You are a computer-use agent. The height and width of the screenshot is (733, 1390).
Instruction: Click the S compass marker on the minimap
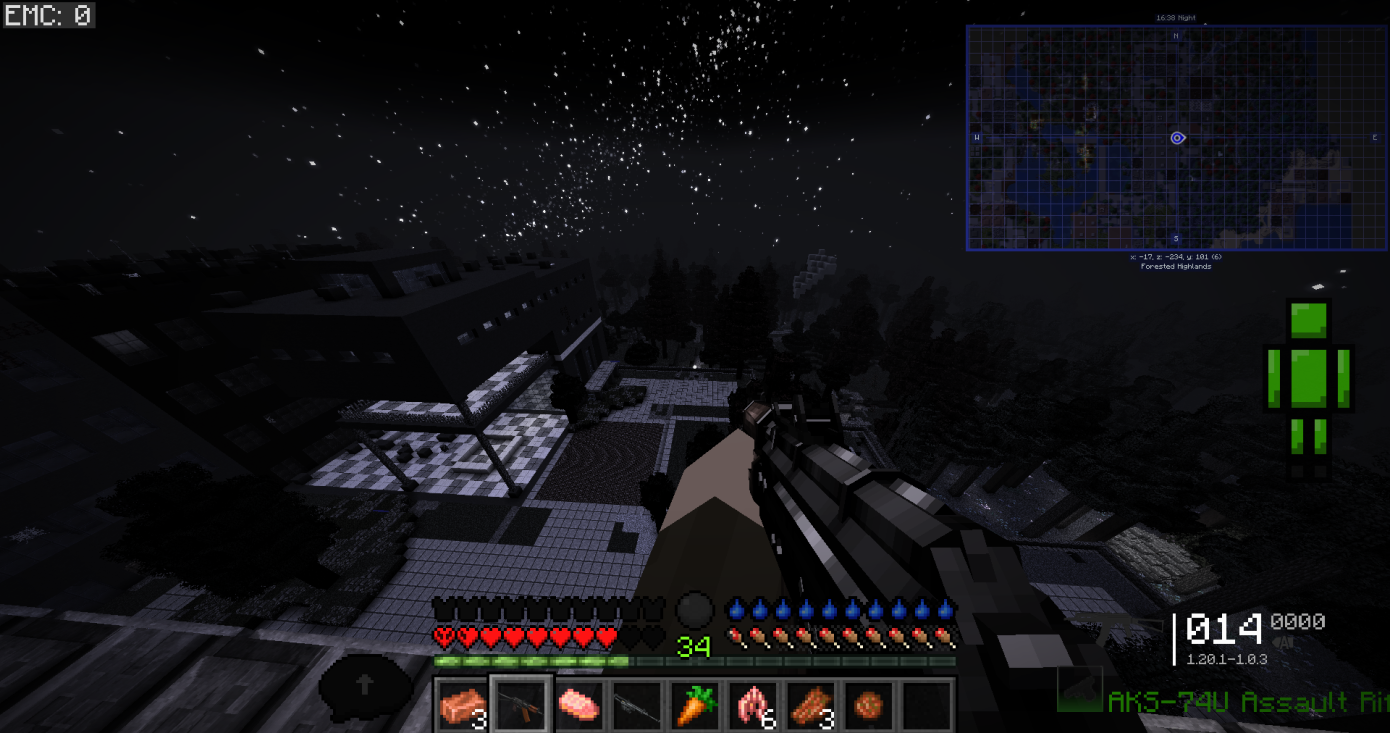pos(1176,238)
